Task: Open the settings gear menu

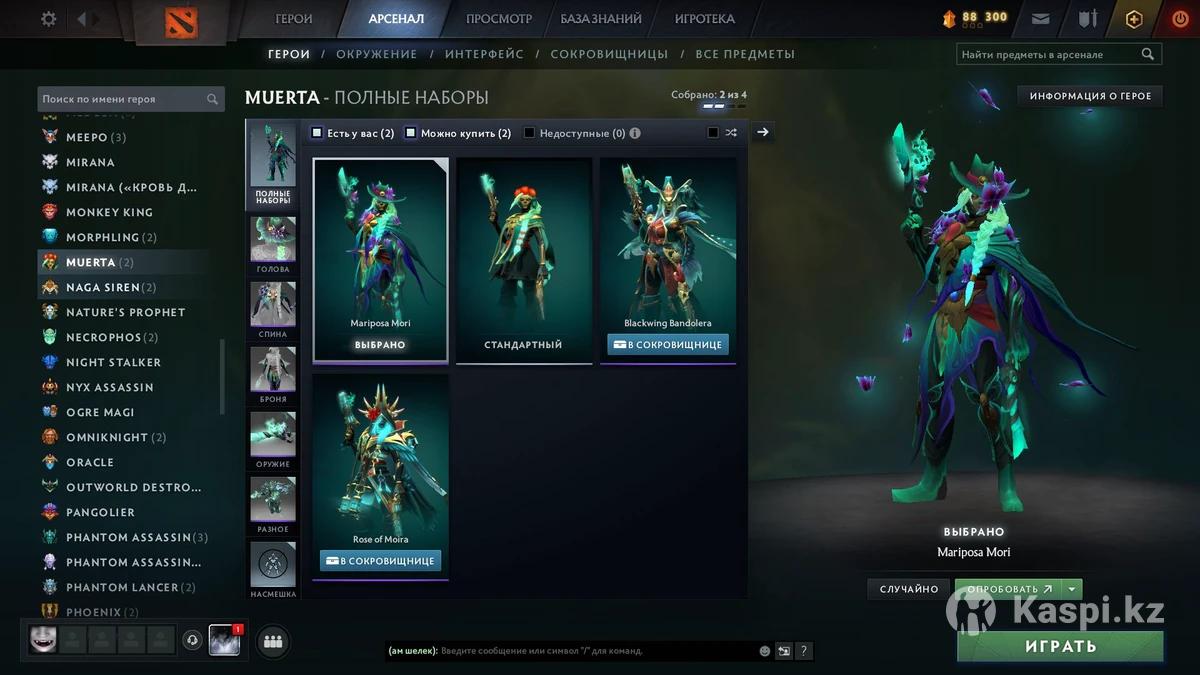Action: click(x=48, y=19)
